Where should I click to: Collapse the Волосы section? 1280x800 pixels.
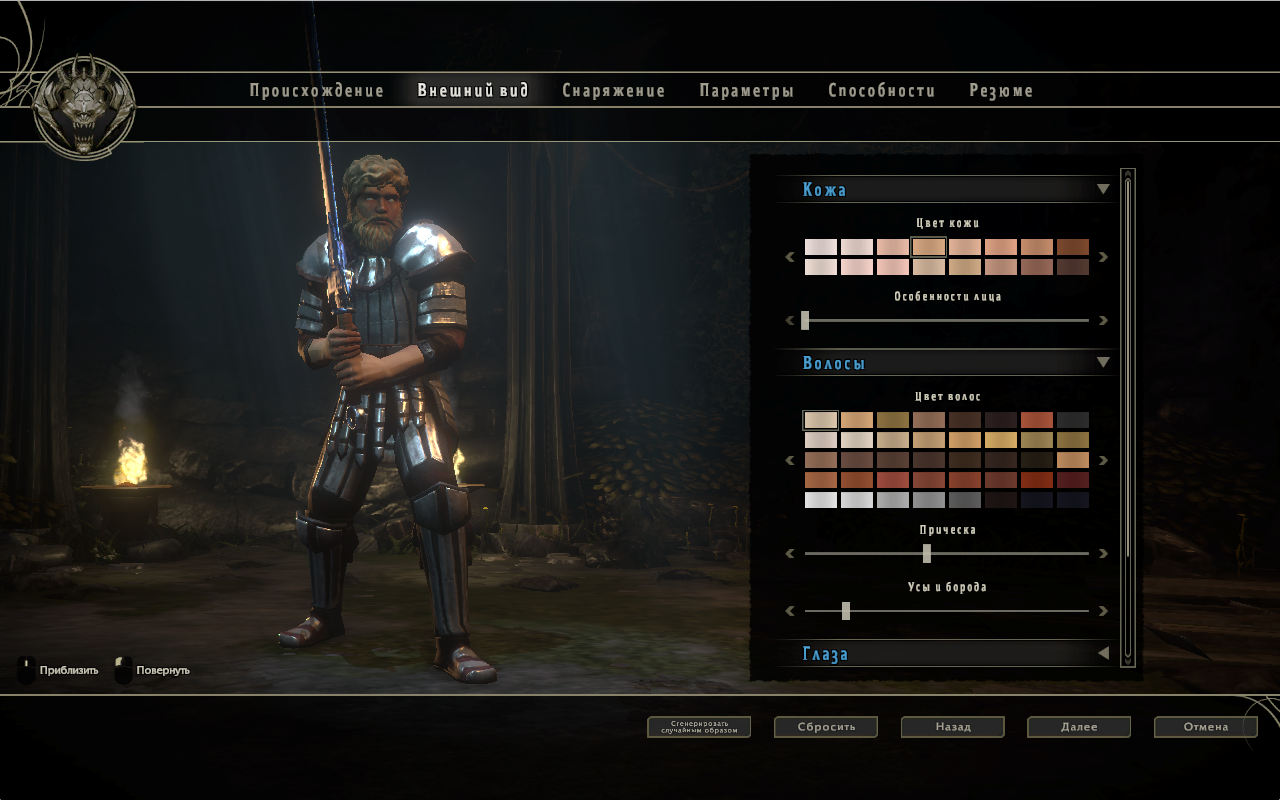click(1103, 362)
